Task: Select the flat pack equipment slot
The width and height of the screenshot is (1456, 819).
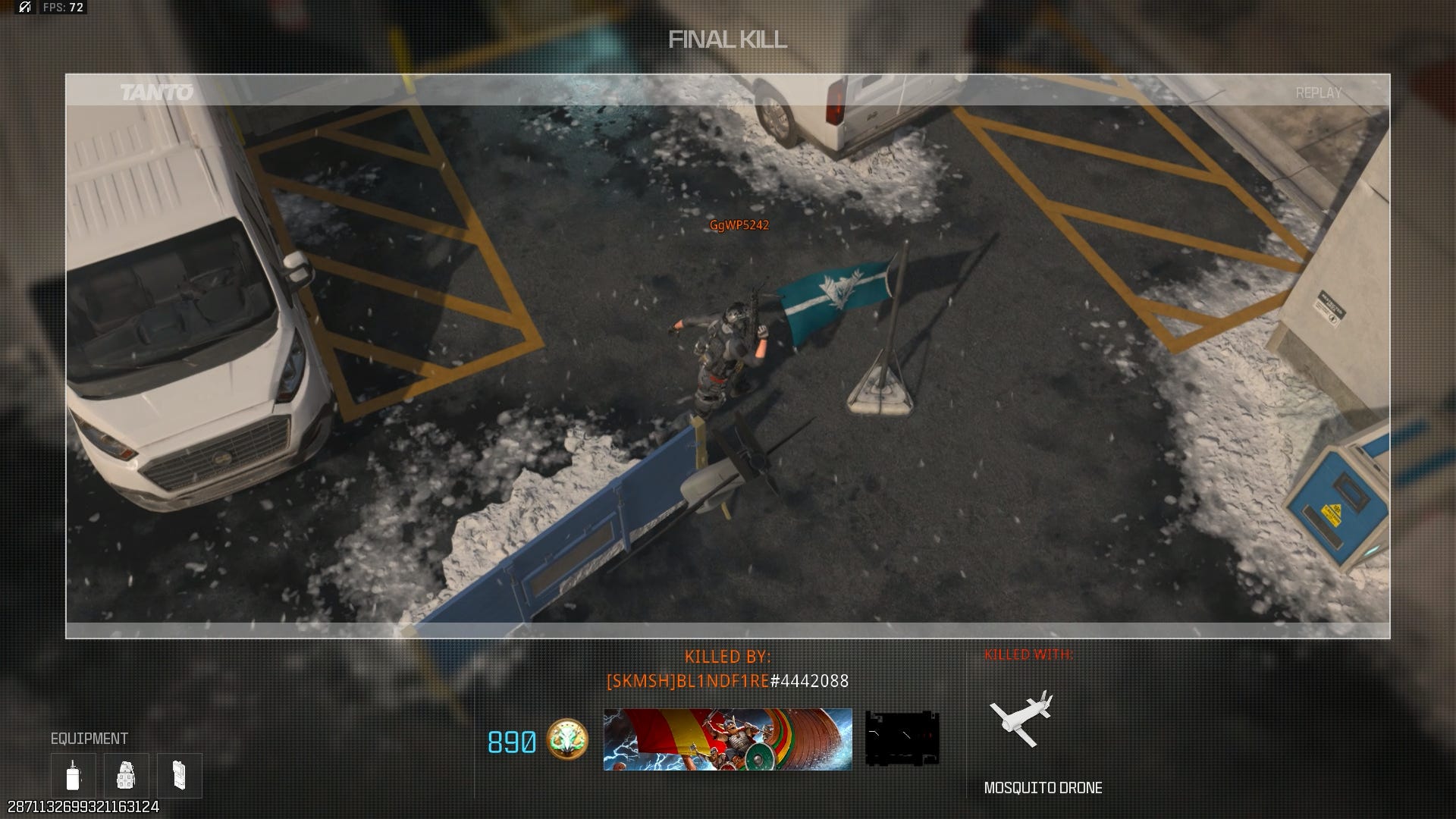Action: (x=179, y=775)
